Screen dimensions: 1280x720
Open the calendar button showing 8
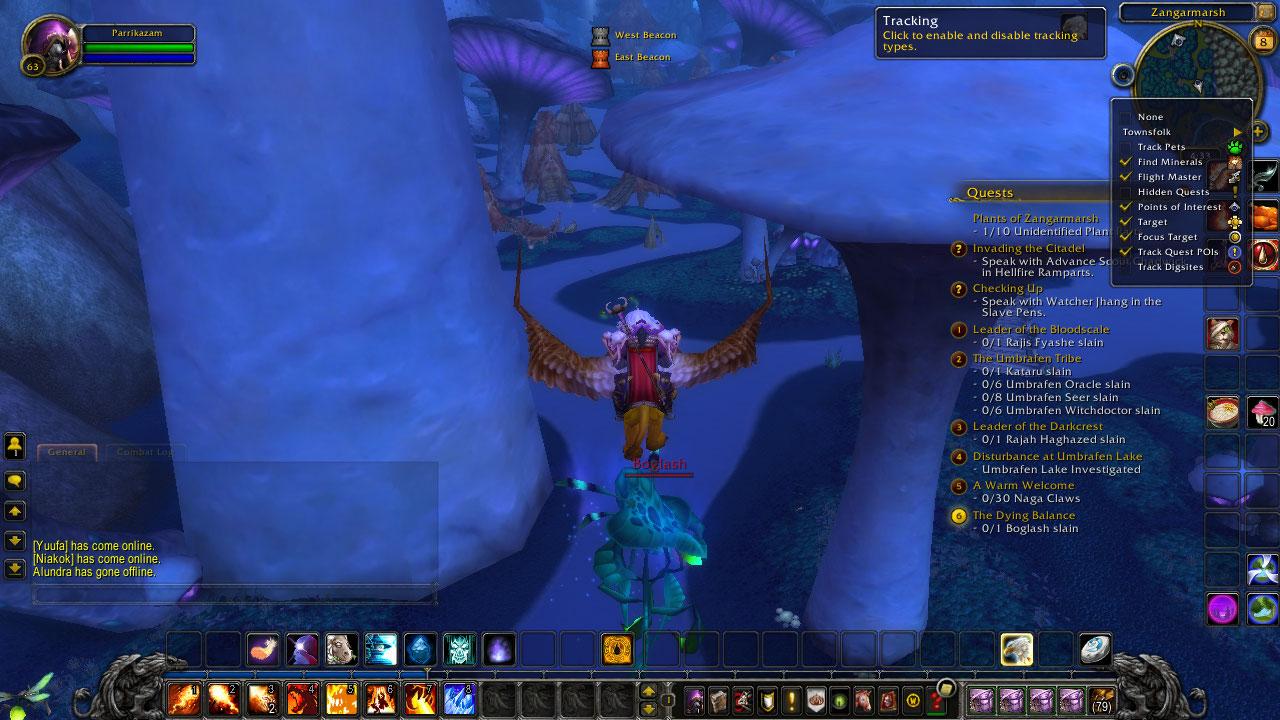pos(1262,41)
